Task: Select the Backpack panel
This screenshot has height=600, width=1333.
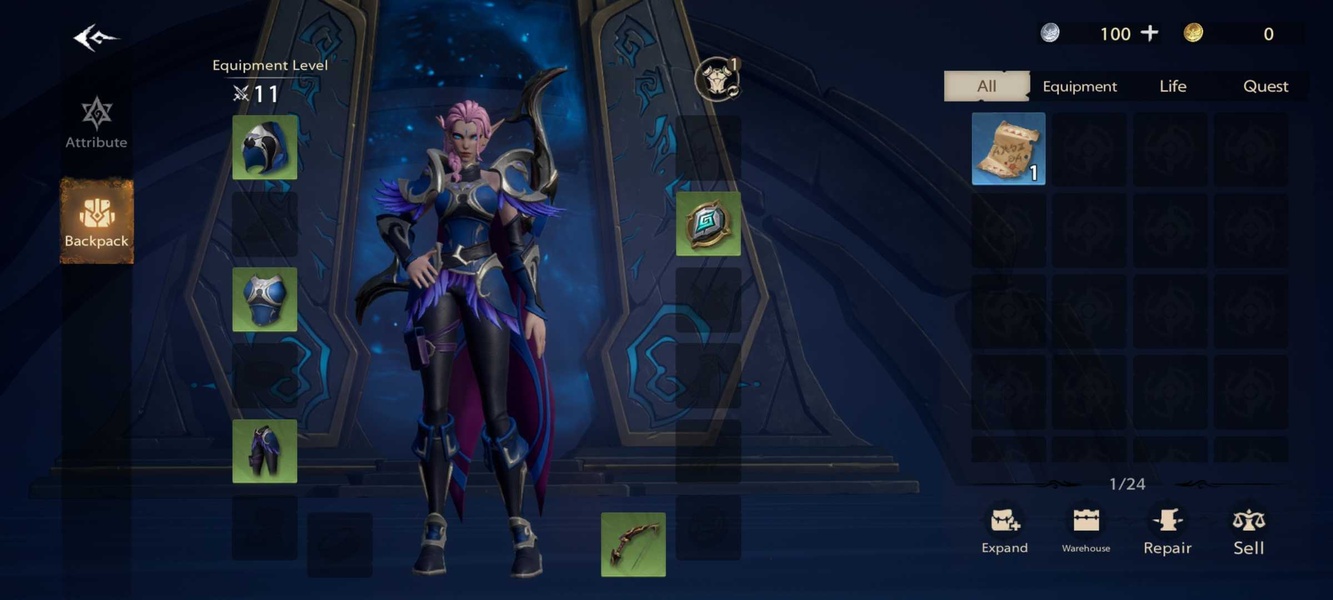Action: point(96,221)
